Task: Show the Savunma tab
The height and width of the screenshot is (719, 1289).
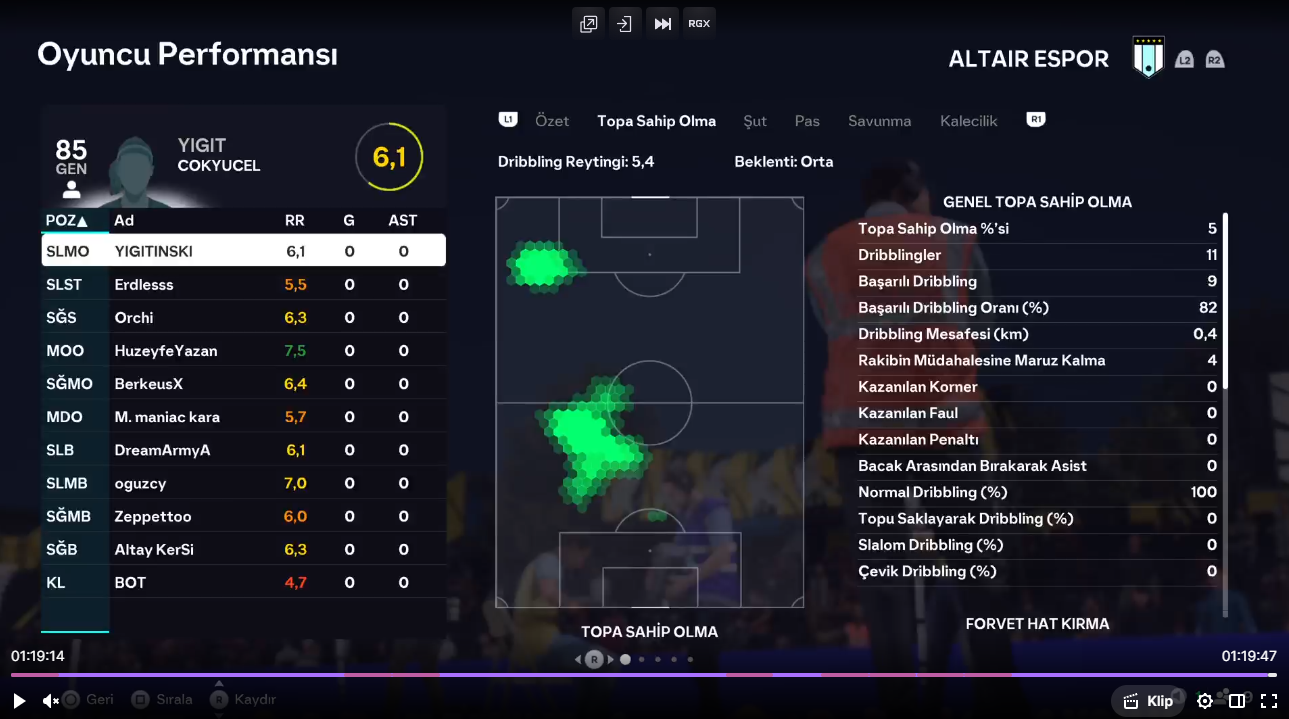Action: 879,121
